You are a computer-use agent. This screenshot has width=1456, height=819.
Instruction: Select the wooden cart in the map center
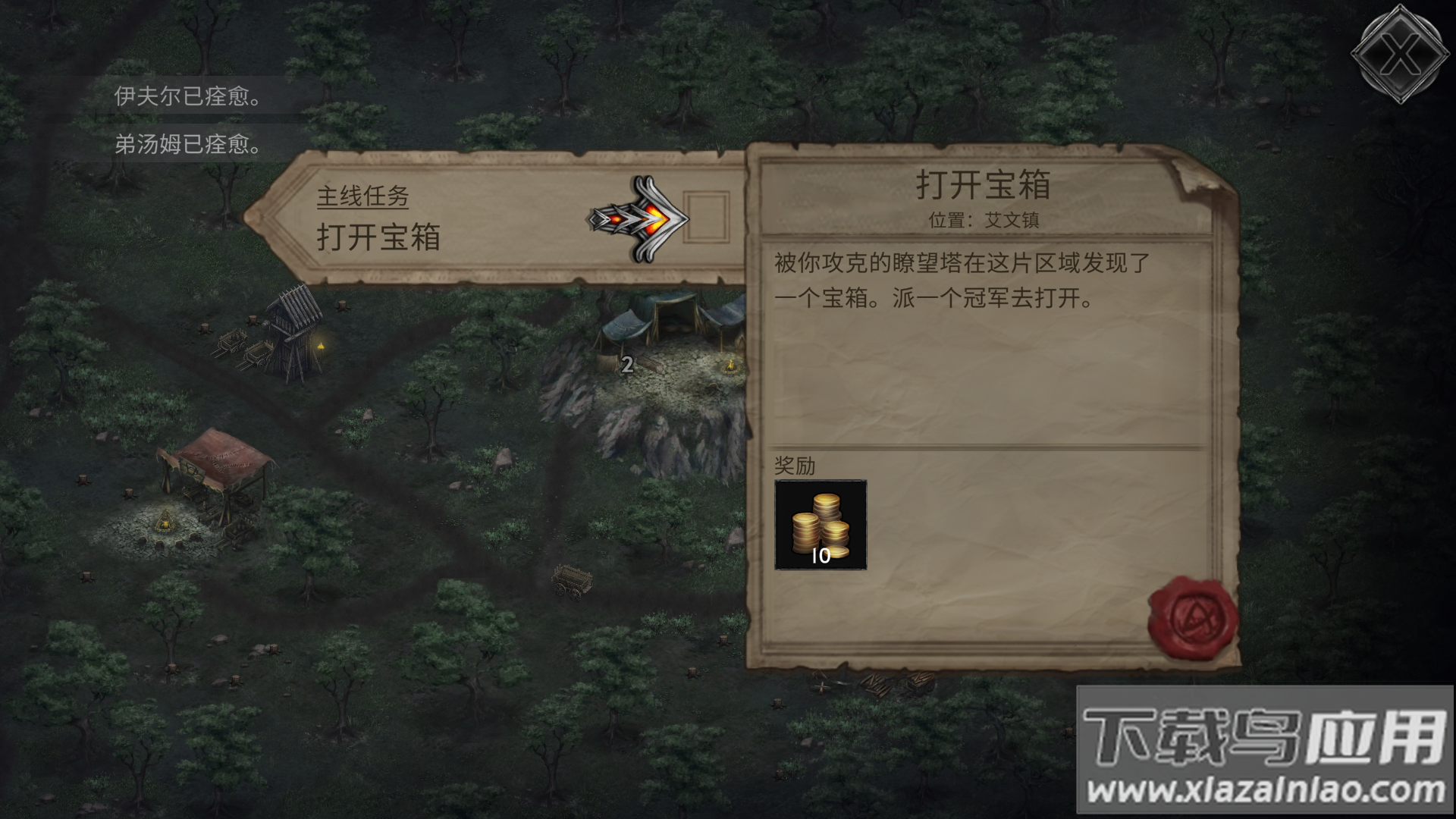573,580
